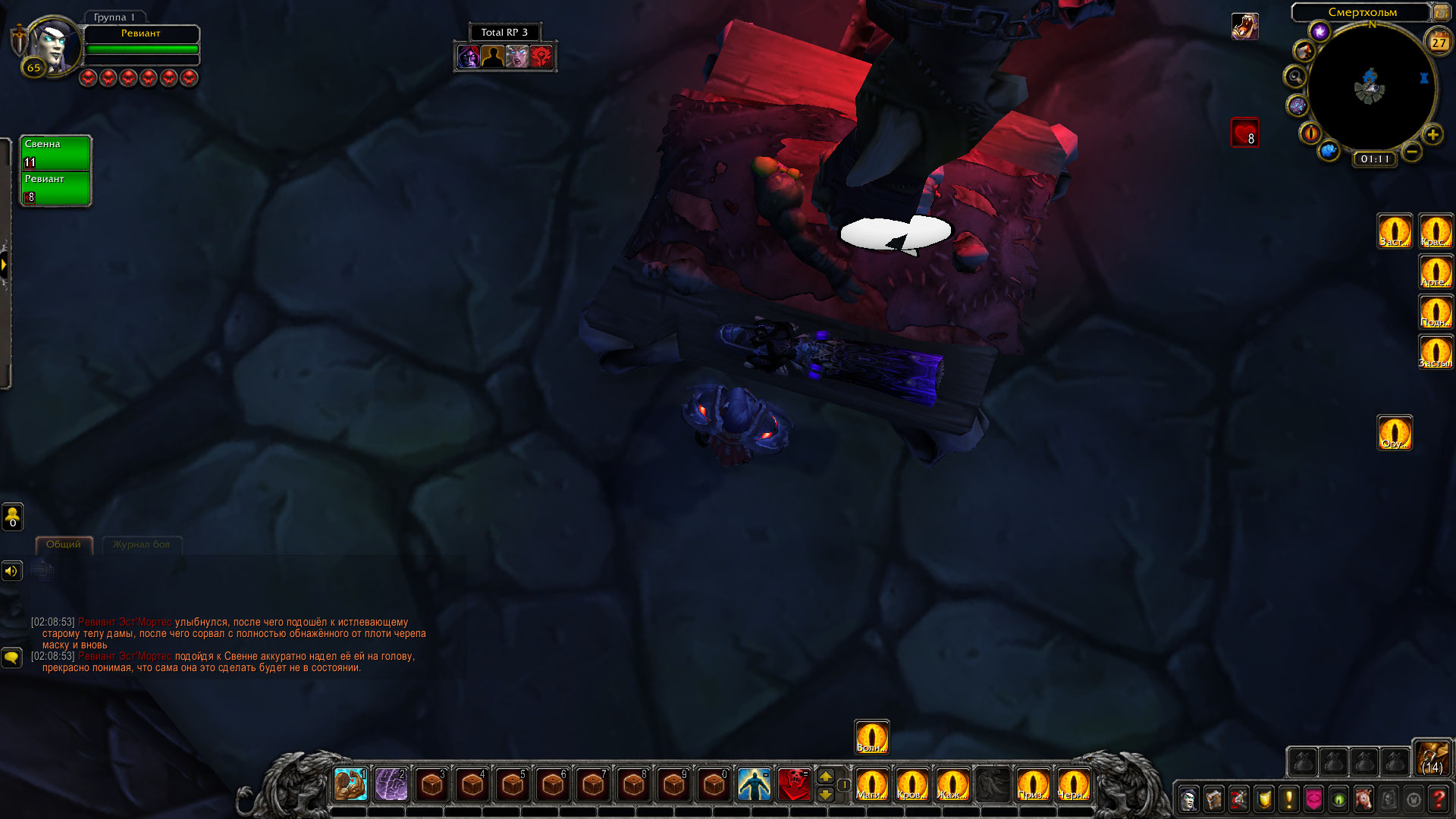Click the Ревиант player portrait
Viewport: 1456px width, 819px height.
[x=52, y=44]
